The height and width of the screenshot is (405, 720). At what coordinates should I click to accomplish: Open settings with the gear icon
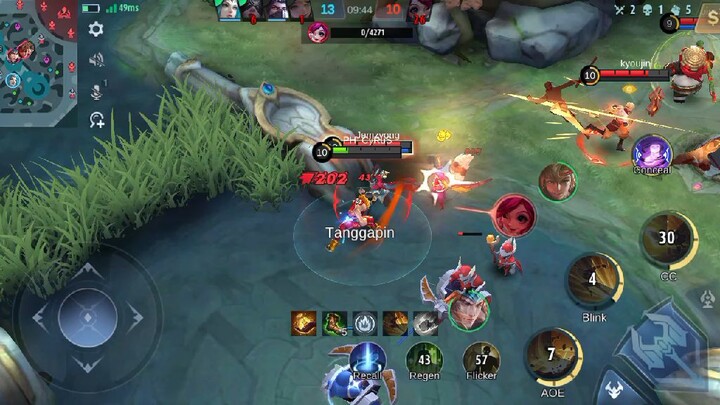coord(96,30)
